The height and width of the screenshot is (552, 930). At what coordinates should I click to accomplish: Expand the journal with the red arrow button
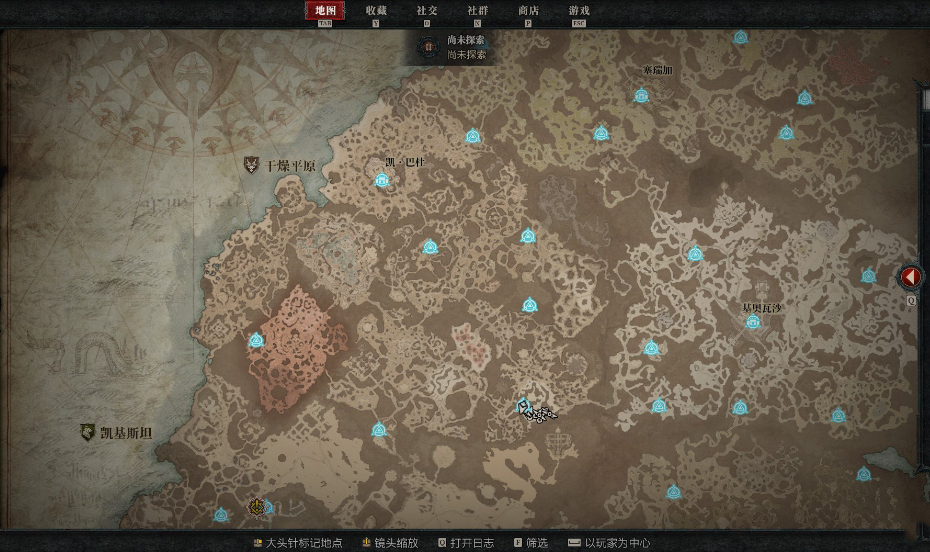click(911, 277)
